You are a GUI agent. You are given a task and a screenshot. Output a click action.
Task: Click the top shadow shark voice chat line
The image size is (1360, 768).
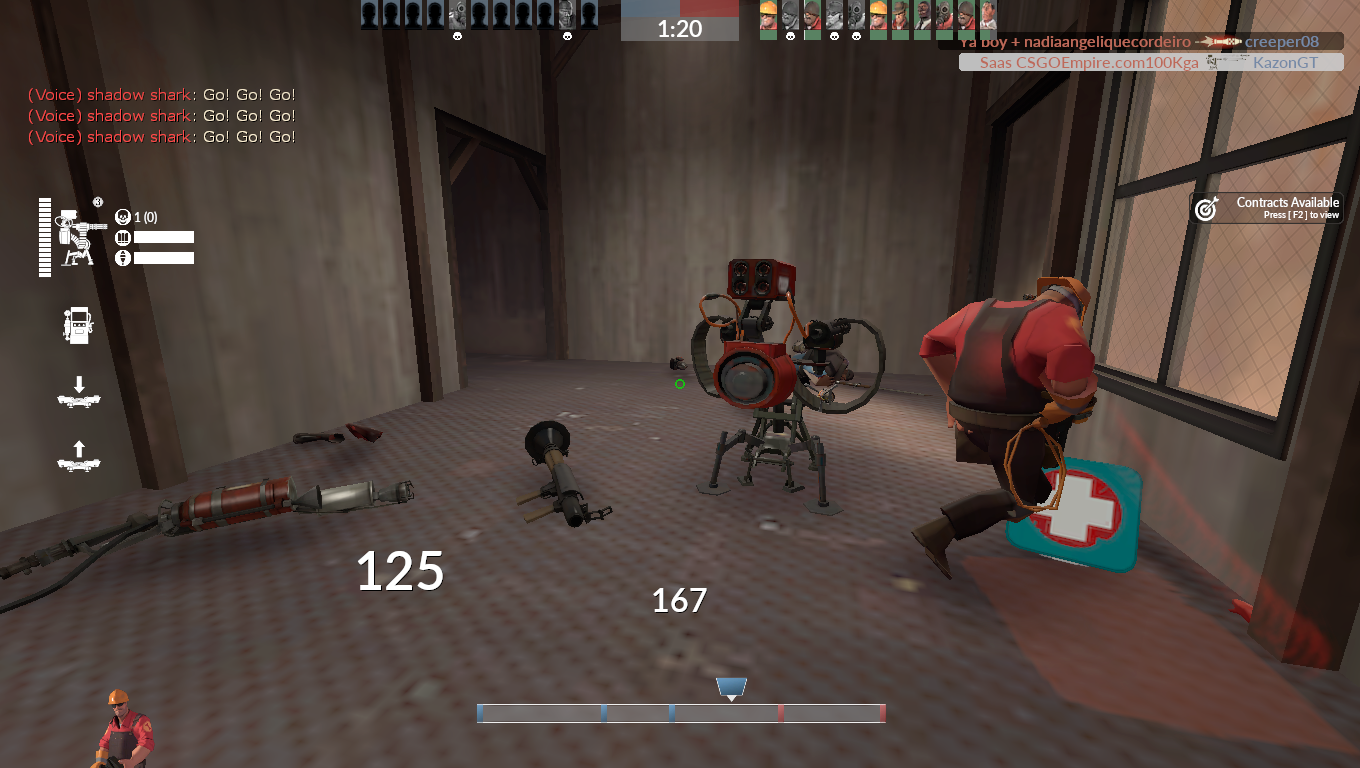pos(162,95)
